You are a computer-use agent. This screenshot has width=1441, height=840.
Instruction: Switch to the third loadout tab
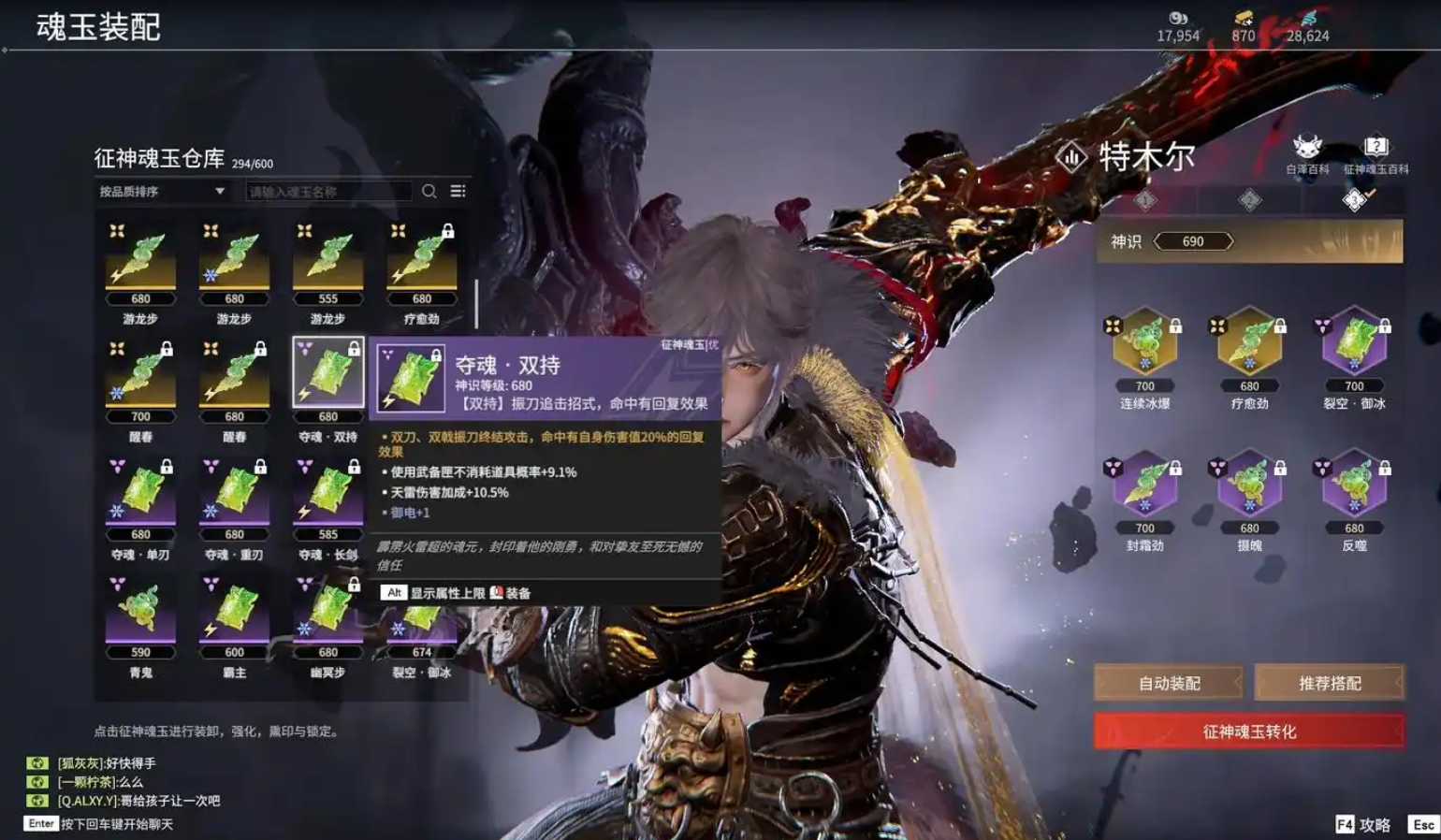[x=1354, y=199]
